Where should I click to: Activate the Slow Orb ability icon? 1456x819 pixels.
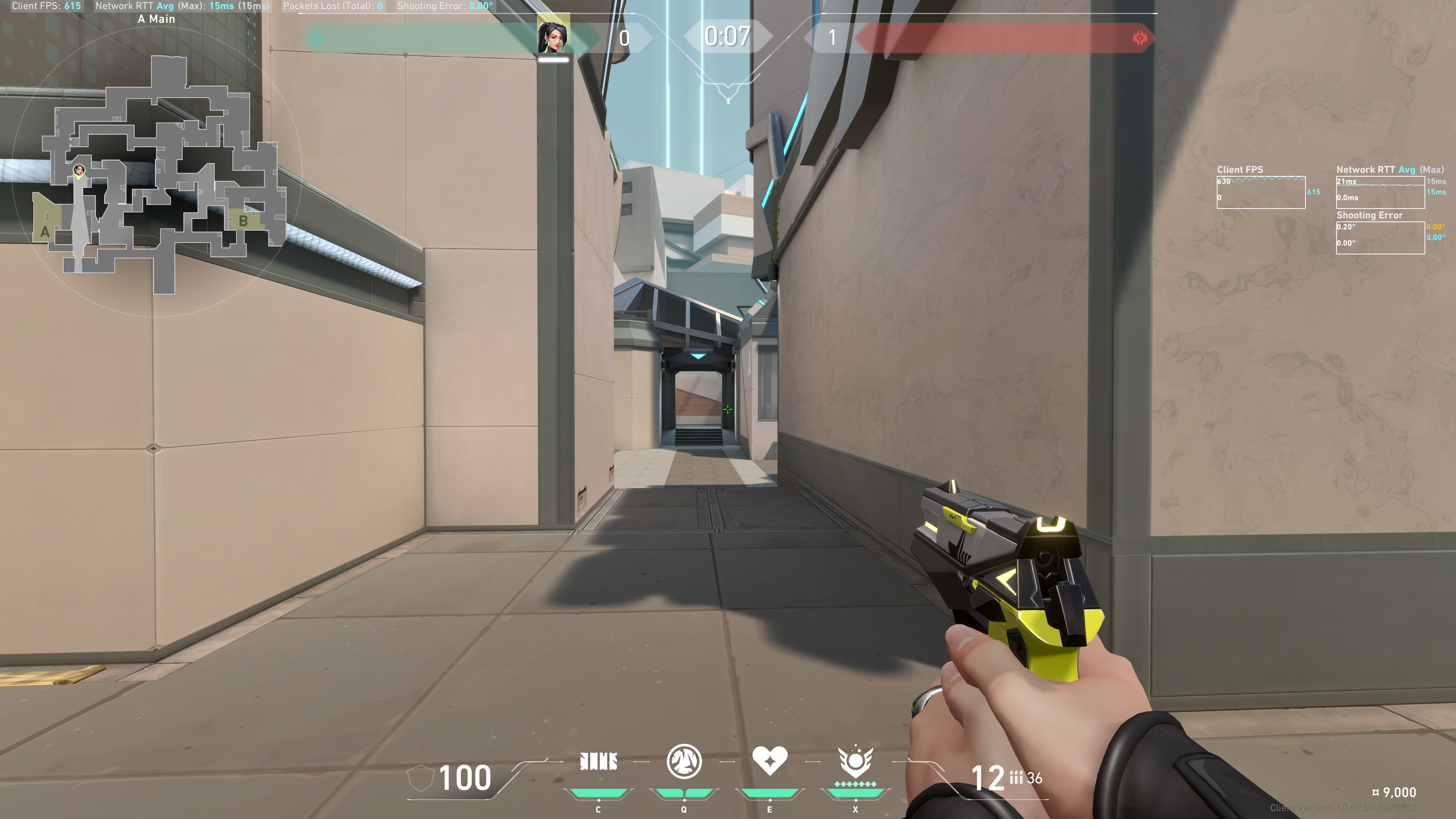pyautogui.click(x=684, y=761)
